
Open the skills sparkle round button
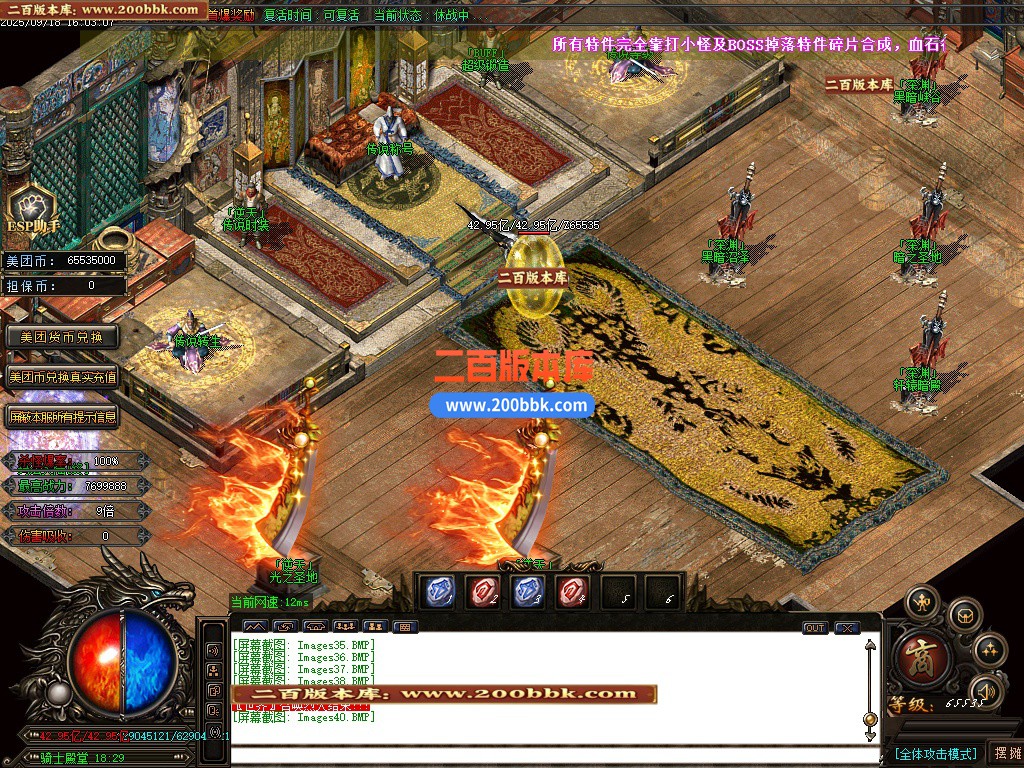[989, 651]
